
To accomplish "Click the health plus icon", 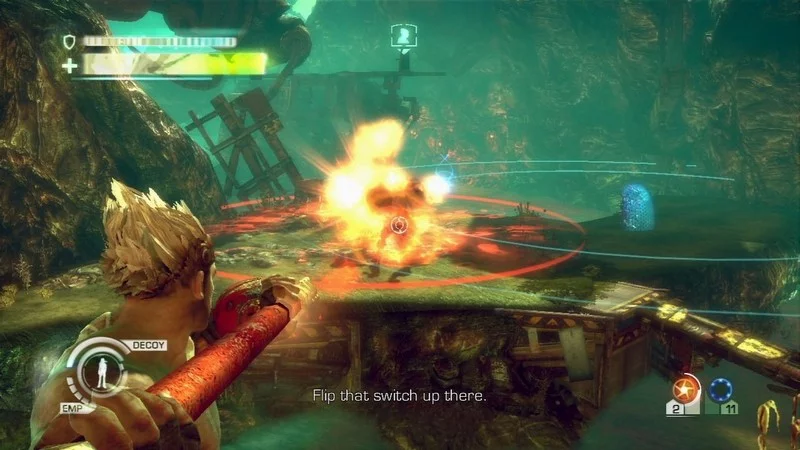I will tap(69, 65).
